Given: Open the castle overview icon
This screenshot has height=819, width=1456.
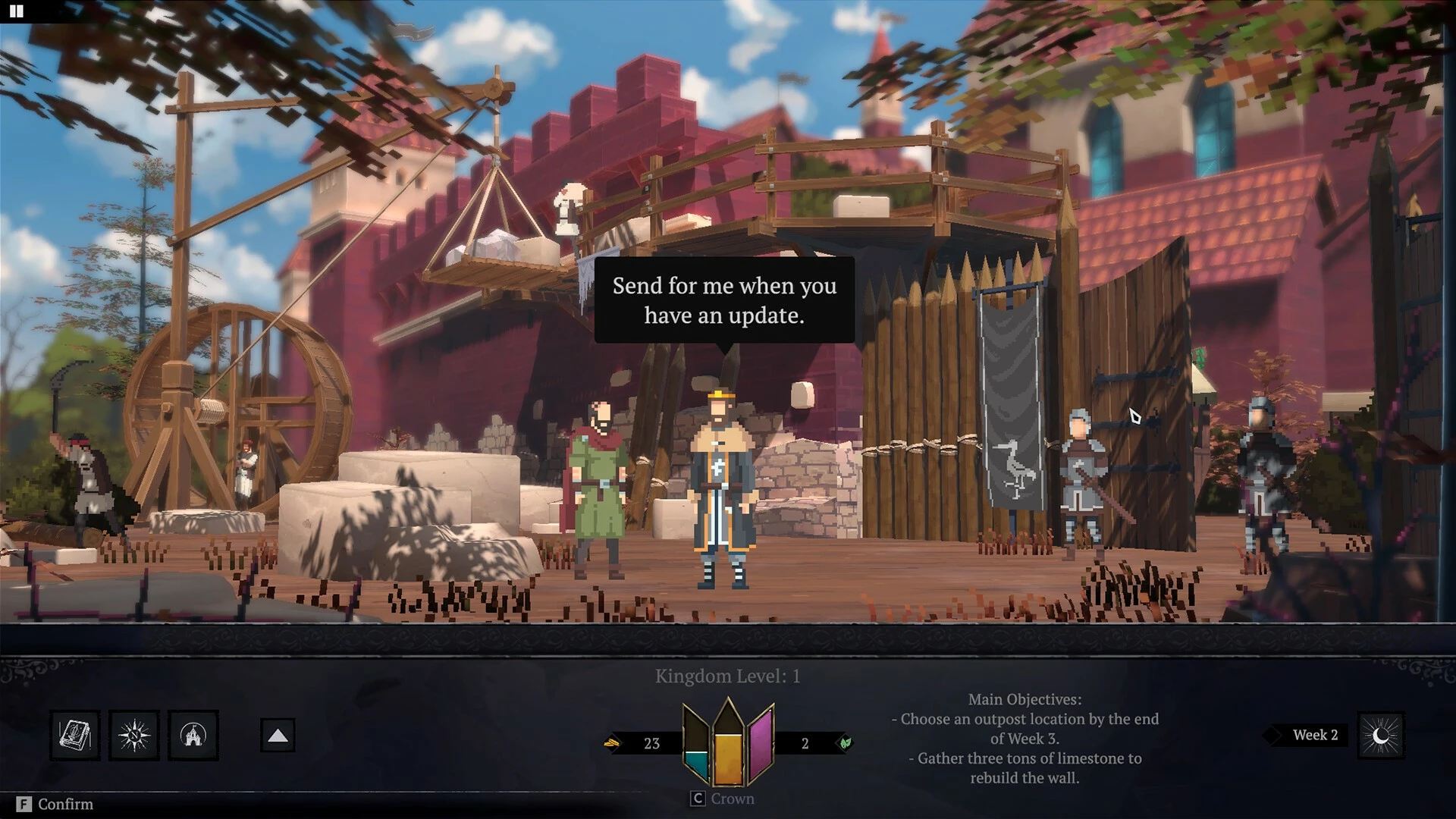Looking at the screenshot, I should [x=193, y=735].
